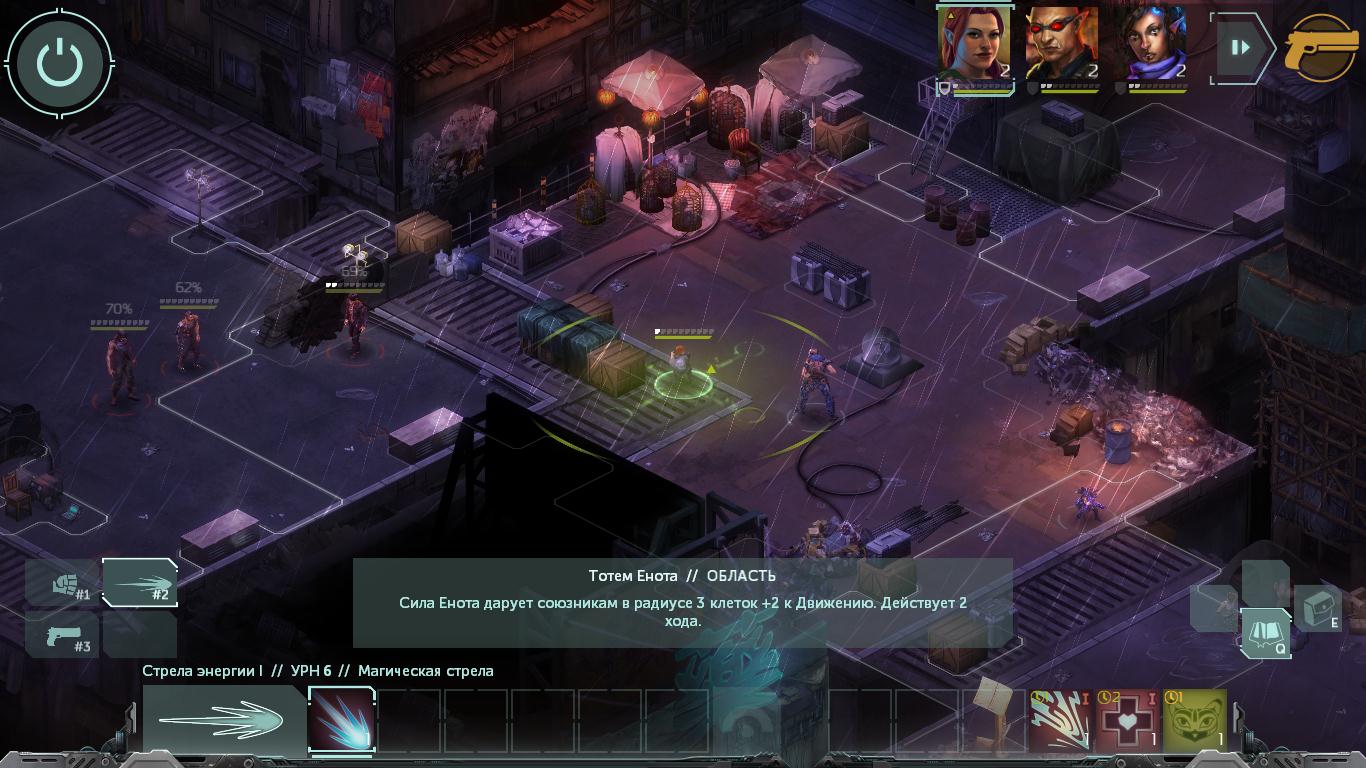The image size is (1366, 768).
Task: Activate the red slashing wave ability
Action: click(1060, 718)
